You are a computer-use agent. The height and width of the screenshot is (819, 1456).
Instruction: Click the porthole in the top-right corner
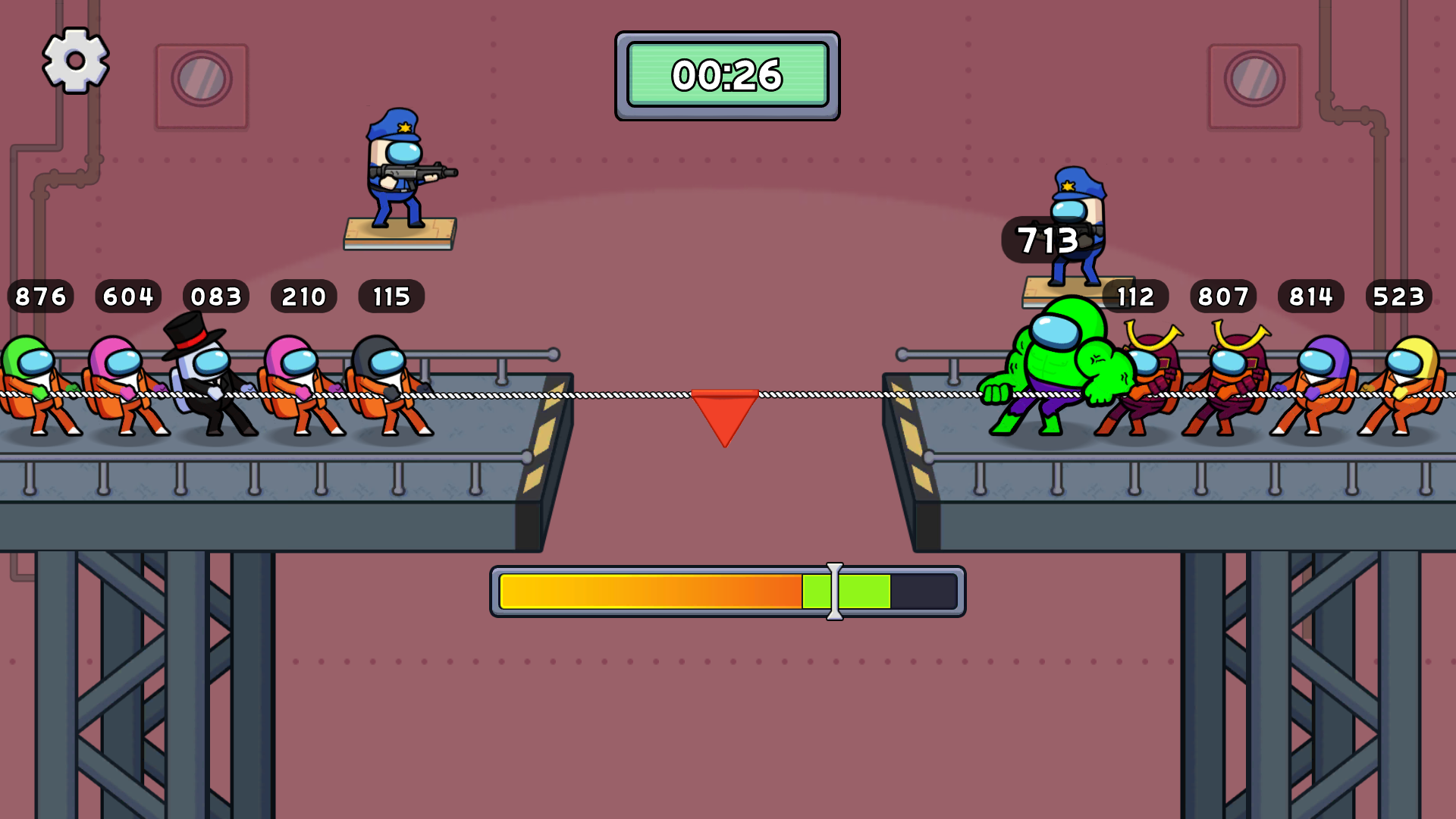coord(1257,78)
